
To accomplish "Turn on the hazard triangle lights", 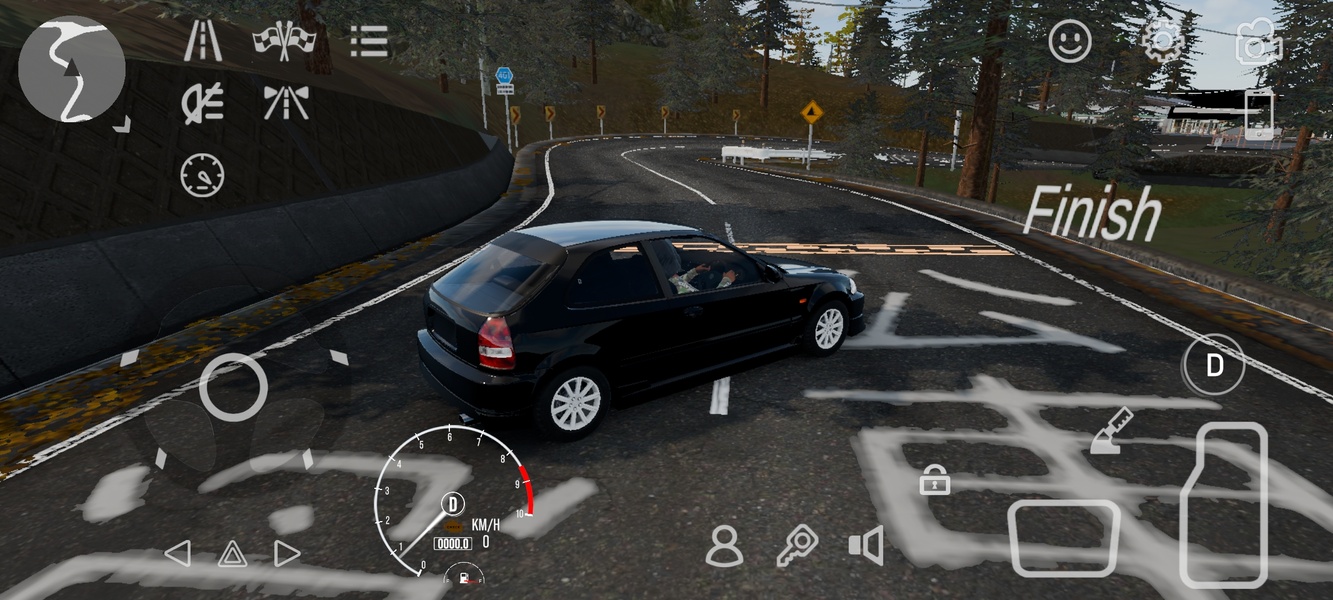I will (232, 553).
